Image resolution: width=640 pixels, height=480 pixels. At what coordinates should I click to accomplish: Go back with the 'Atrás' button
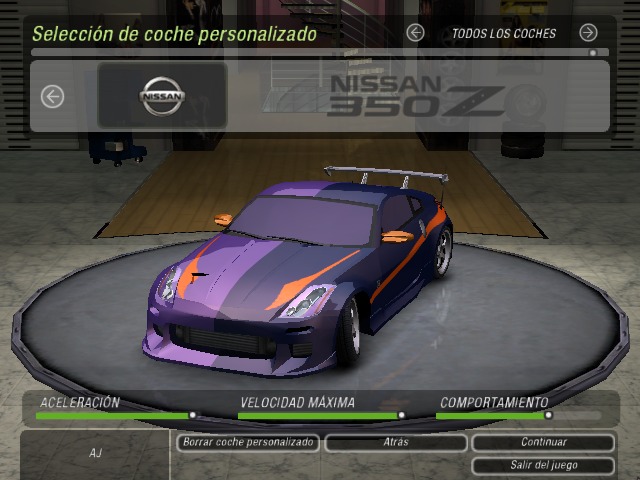tap(395, 442)
